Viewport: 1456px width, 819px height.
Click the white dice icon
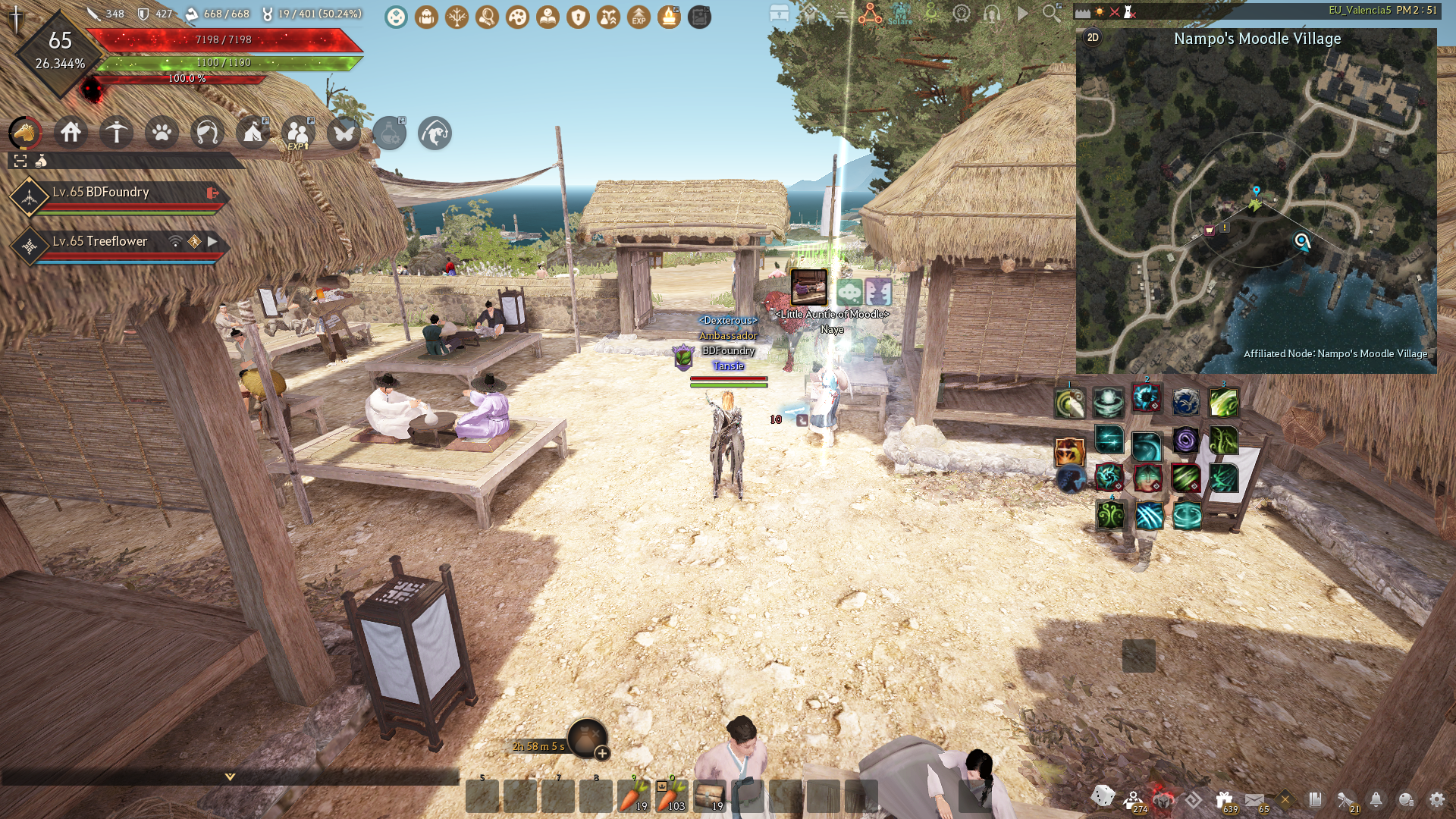1103,796
